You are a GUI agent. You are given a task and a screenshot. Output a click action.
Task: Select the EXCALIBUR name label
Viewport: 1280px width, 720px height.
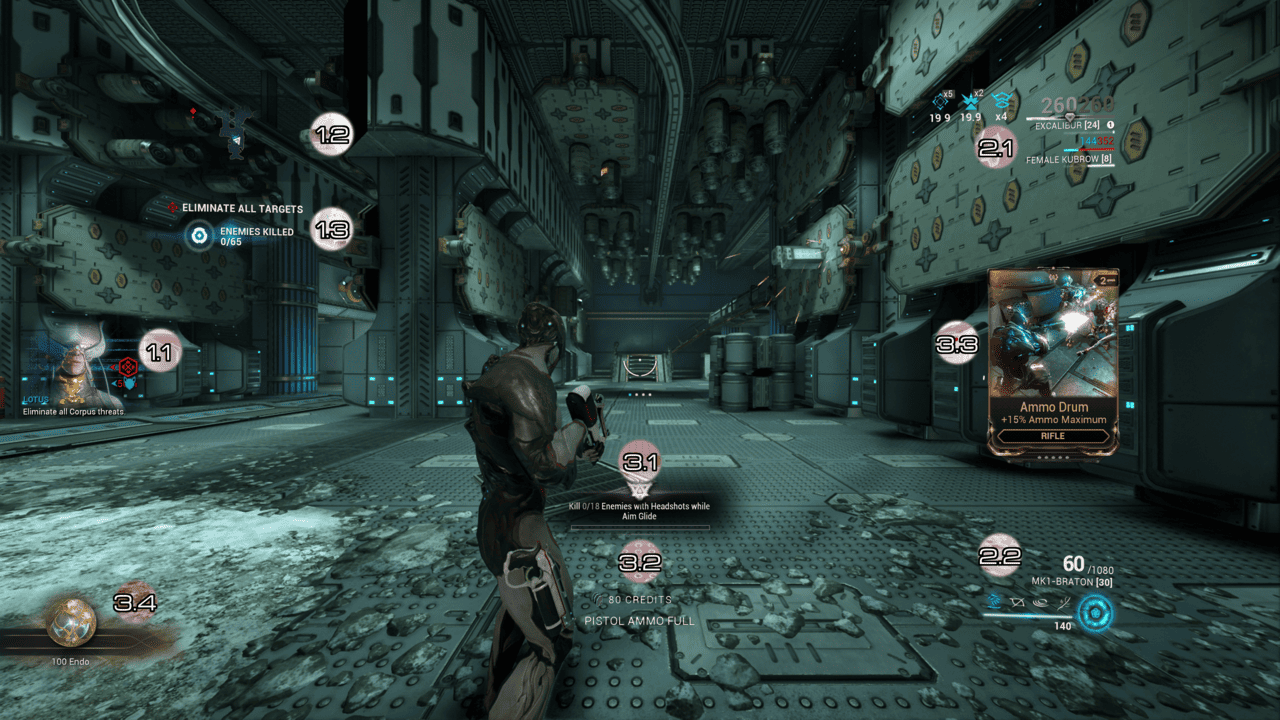tap(1068, 125)
